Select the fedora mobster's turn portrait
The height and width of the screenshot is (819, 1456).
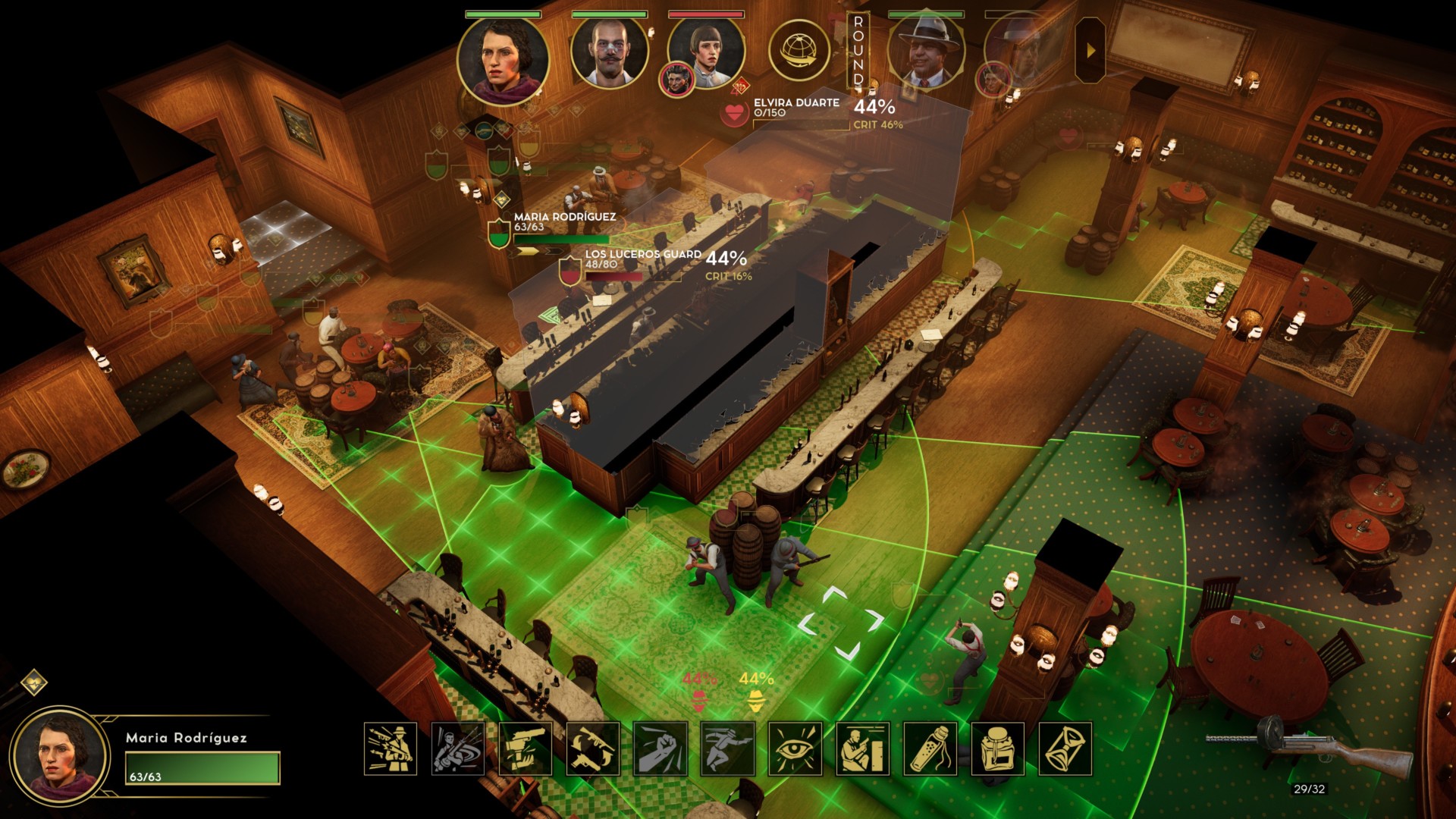pyautogui.click(x=926, y=52)
